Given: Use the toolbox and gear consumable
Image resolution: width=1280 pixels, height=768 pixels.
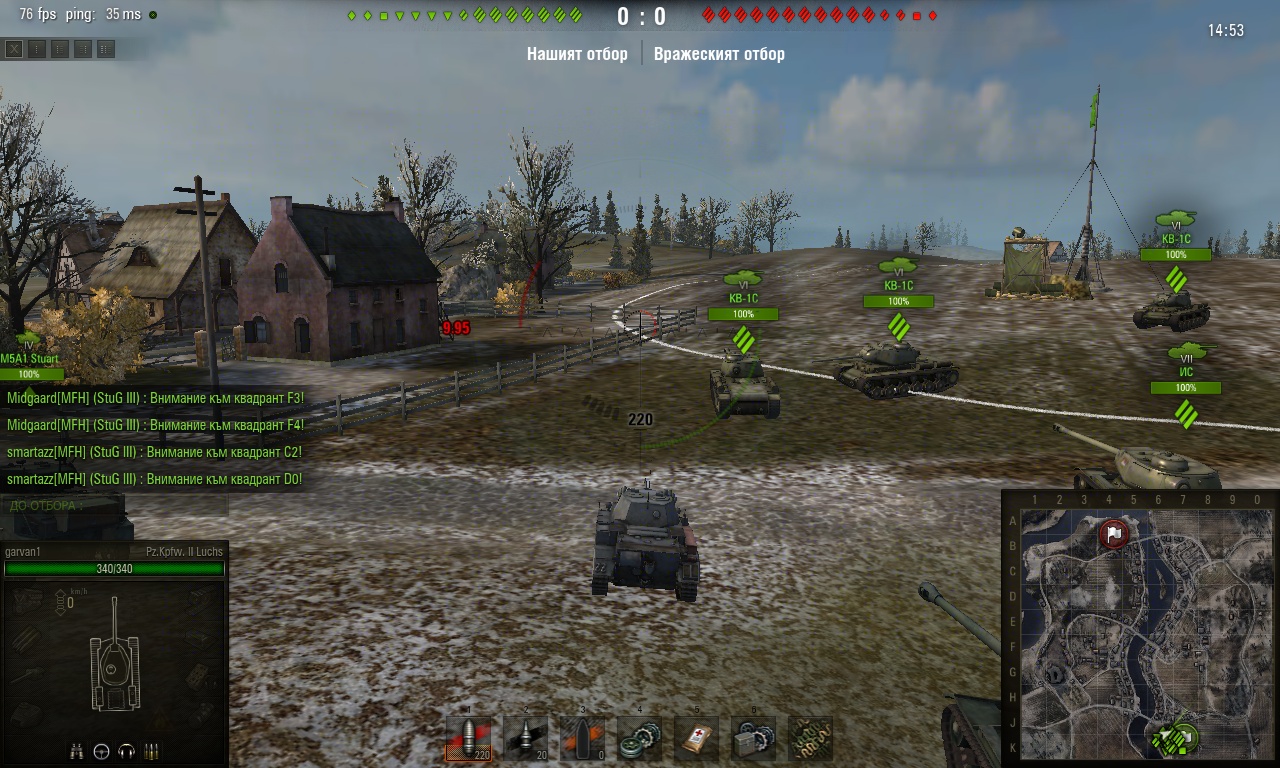Looking at the screenshot, I should tap(753, 739).
